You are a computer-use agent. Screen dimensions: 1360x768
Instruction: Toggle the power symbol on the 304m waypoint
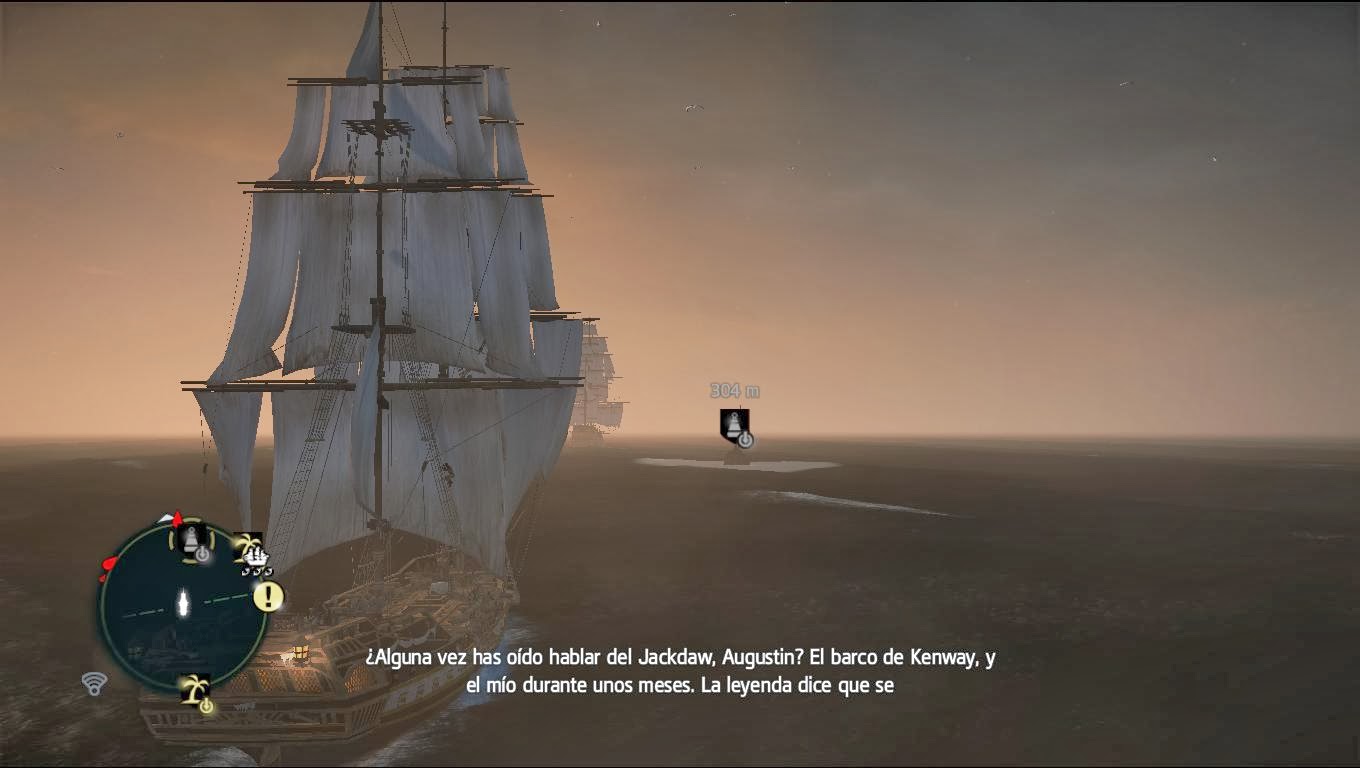coord(745,439)
